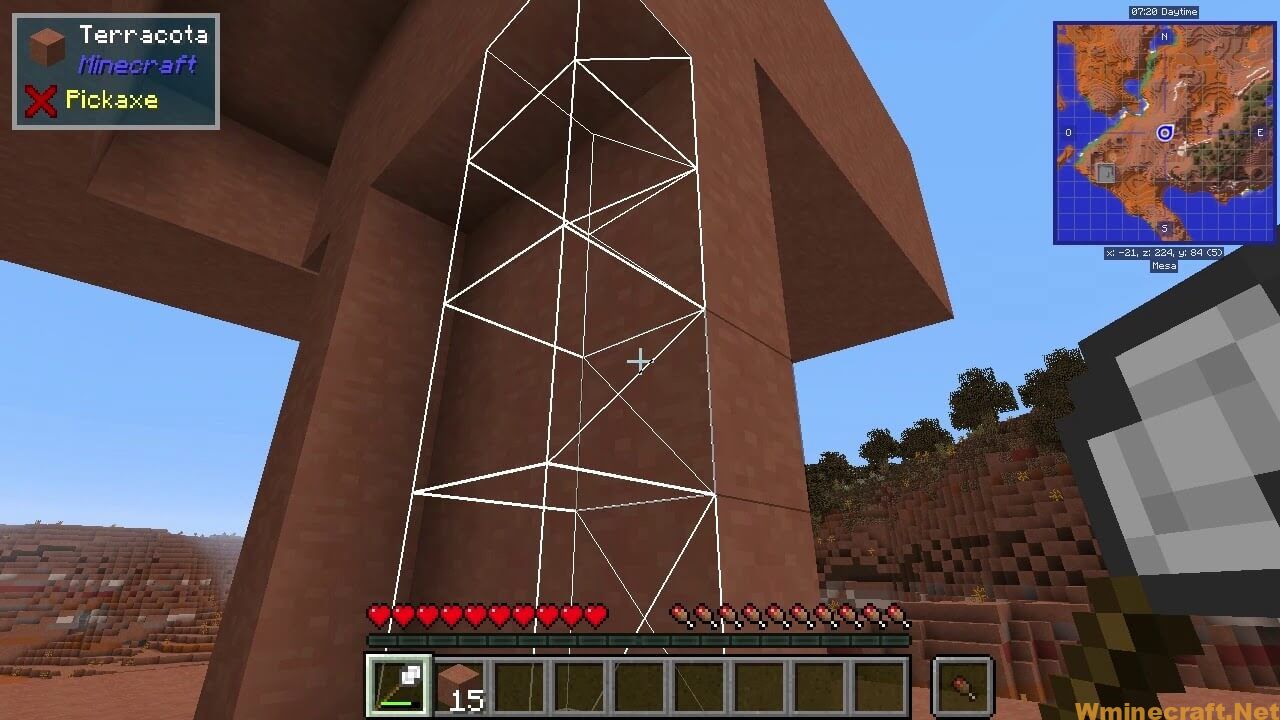This screenshot has width=1280, height=720.
Task: Select the fishing rod in hotbar slot one
Action: pos(399,686)
